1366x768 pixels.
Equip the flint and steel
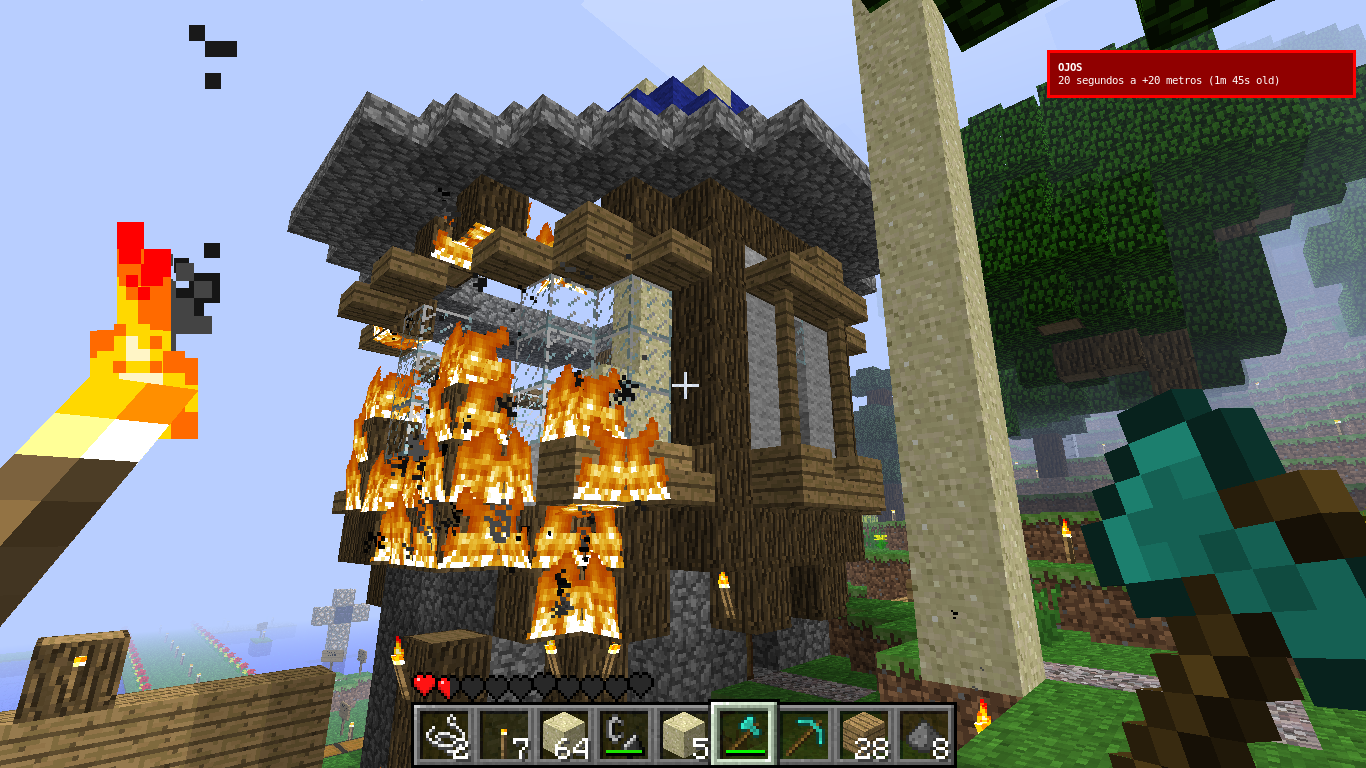pos(624,735)
